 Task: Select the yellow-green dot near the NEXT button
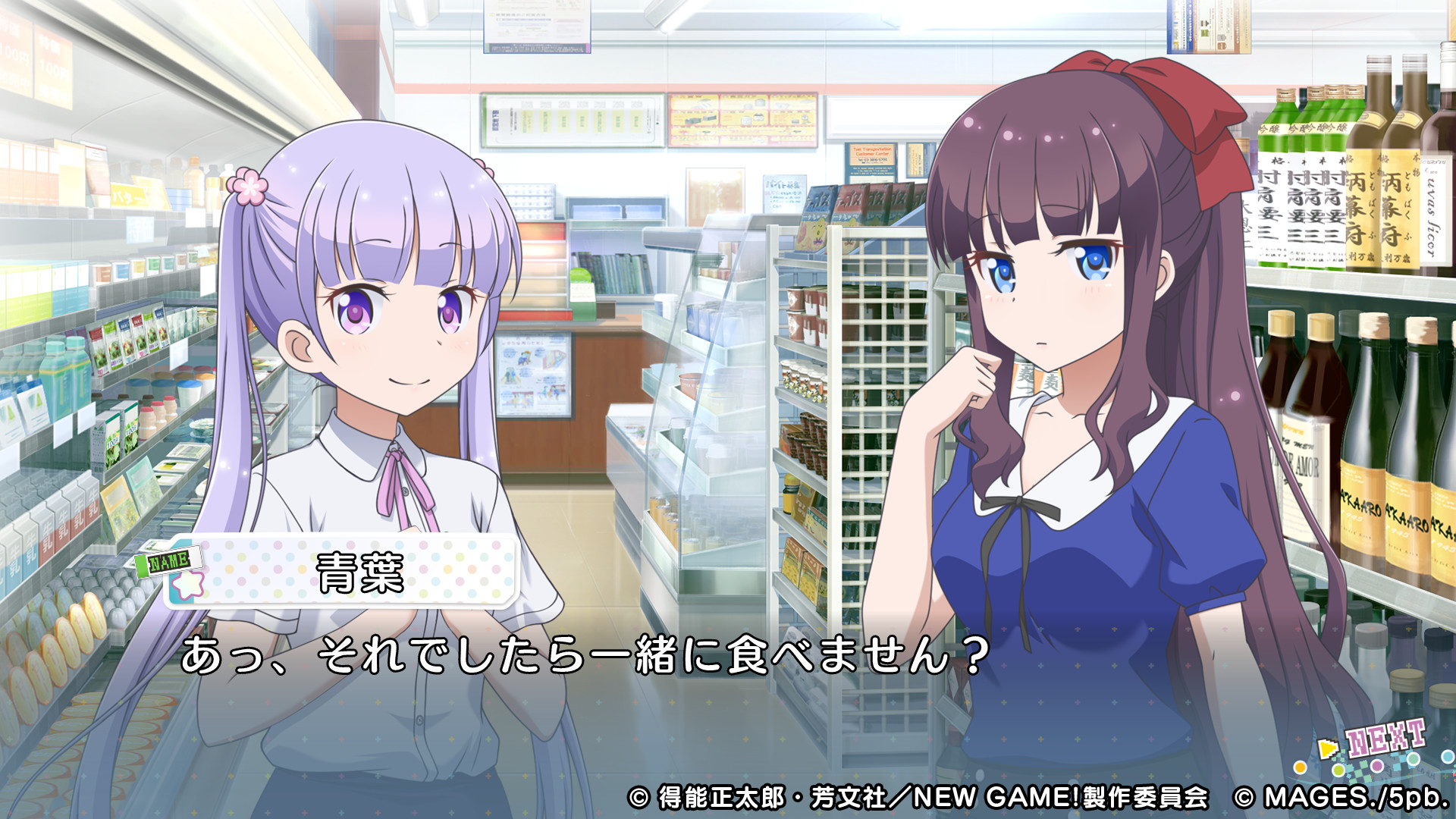coord(1339,770)
